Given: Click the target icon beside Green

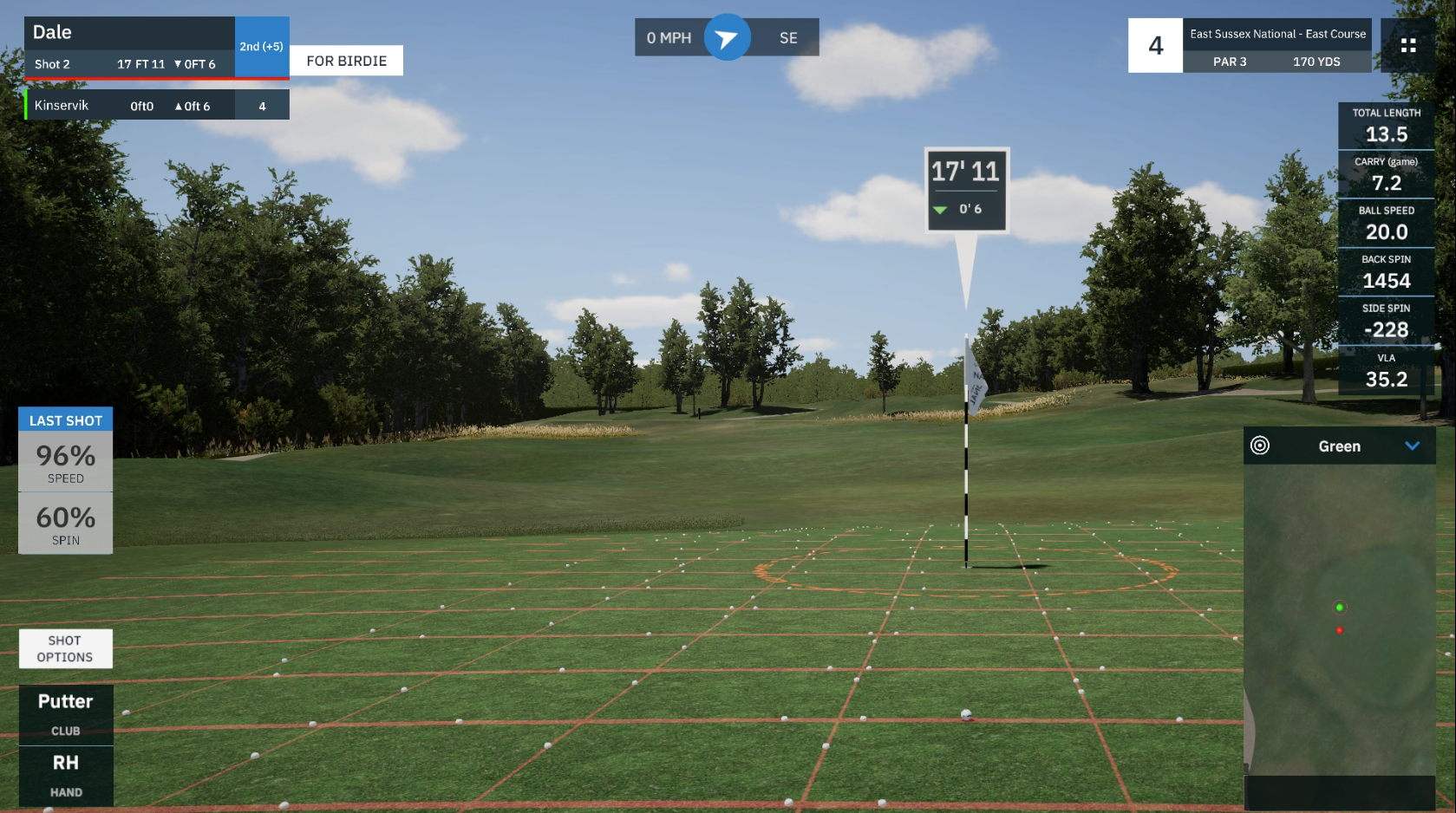Looking at the screenshot, I should pyautogui.click(x=1260, y=446).
